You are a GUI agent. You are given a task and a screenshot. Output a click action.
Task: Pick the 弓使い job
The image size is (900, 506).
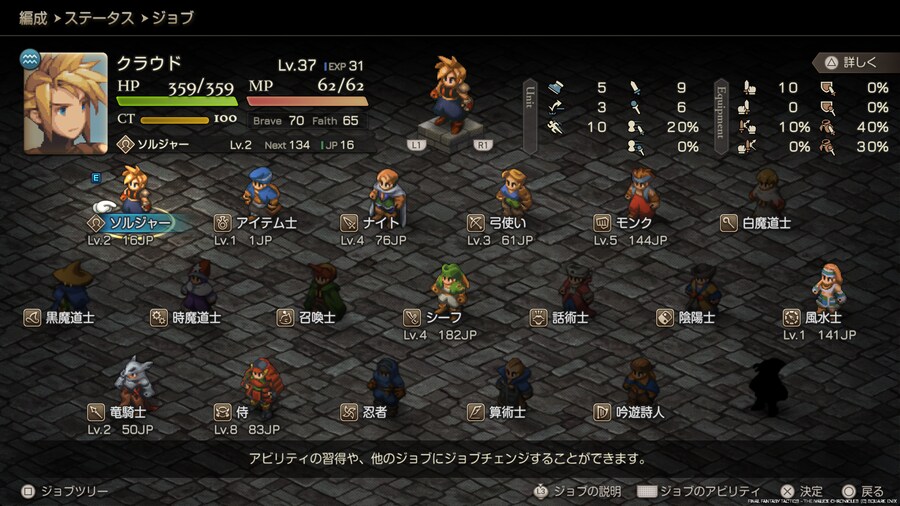(x=508, y=223)
